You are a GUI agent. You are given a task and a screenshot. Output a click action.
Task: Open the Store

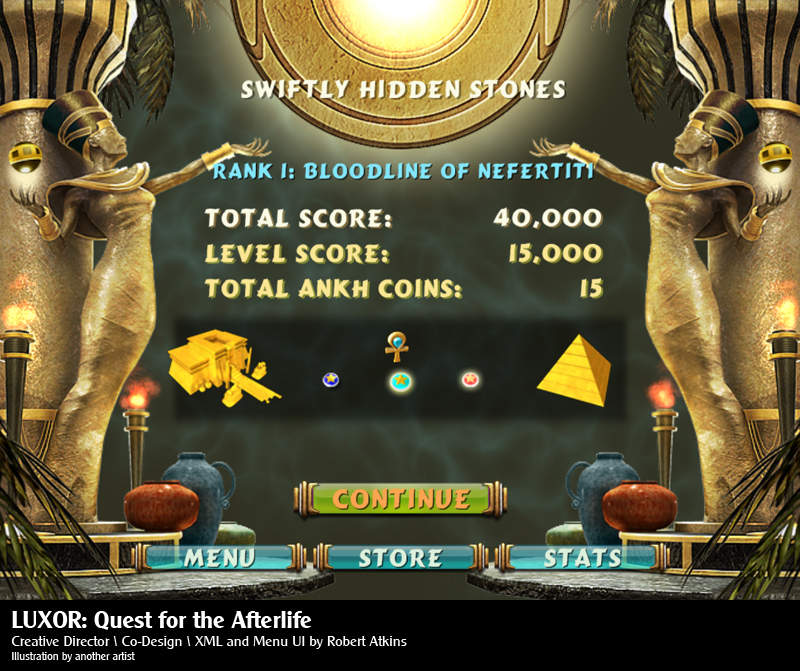400,557
